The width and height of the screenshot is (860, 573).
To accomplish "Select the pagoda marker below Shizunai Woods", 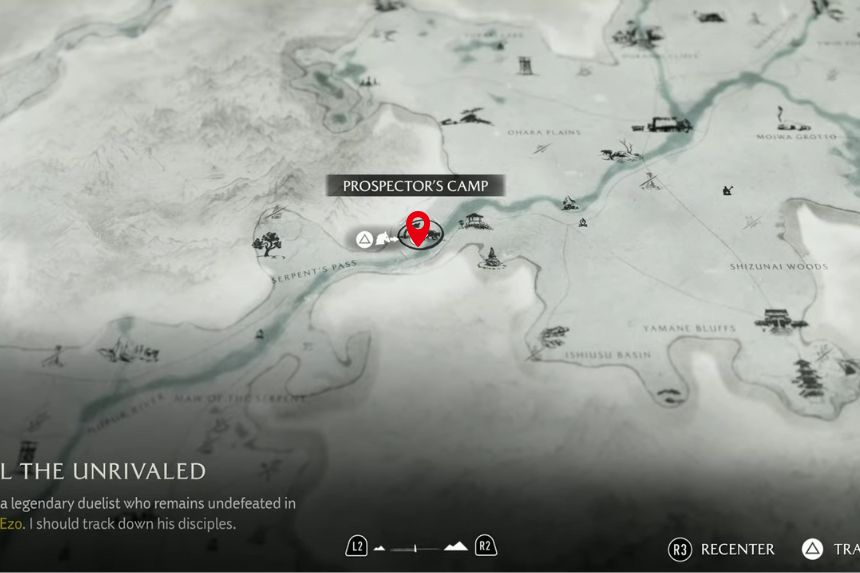I will [x=808, y=377].
